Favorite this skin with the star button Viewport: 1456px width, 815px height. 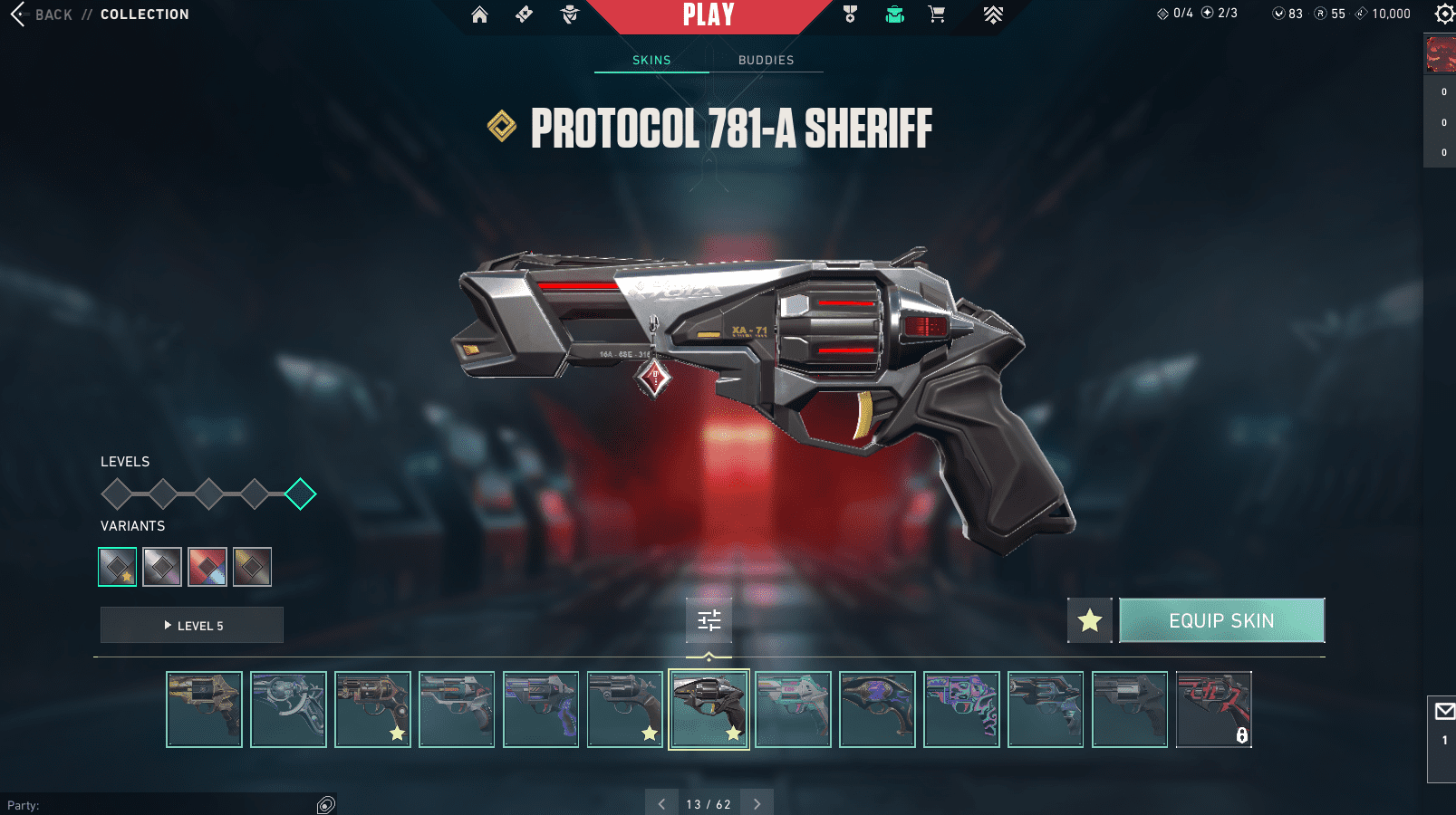1090,620
